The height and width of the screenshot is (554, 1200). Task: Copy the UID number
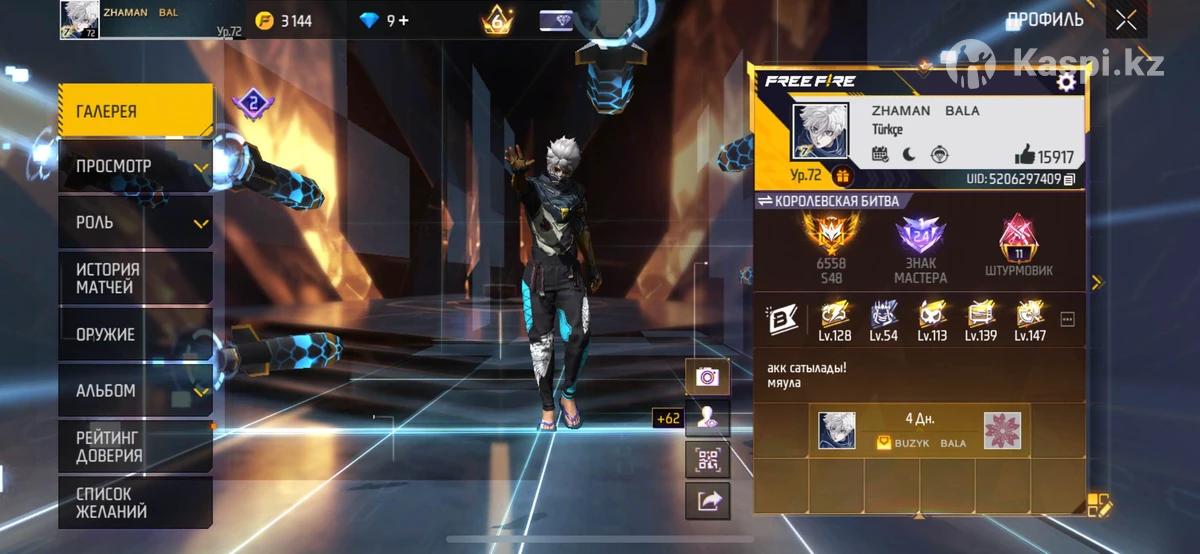[1070, 179]
